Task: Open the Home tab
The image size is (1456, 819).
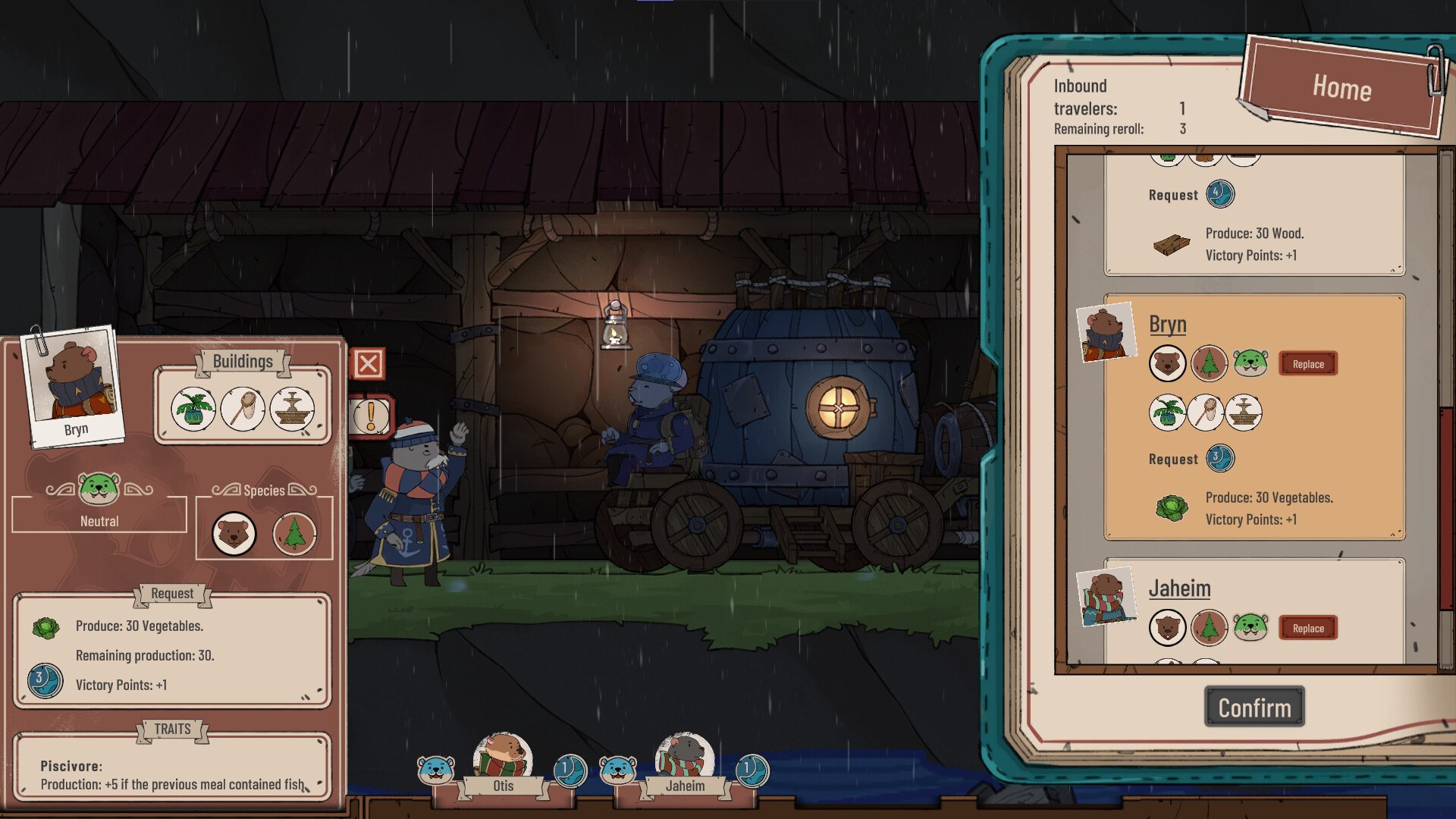Action: [x=1342, y=87]
